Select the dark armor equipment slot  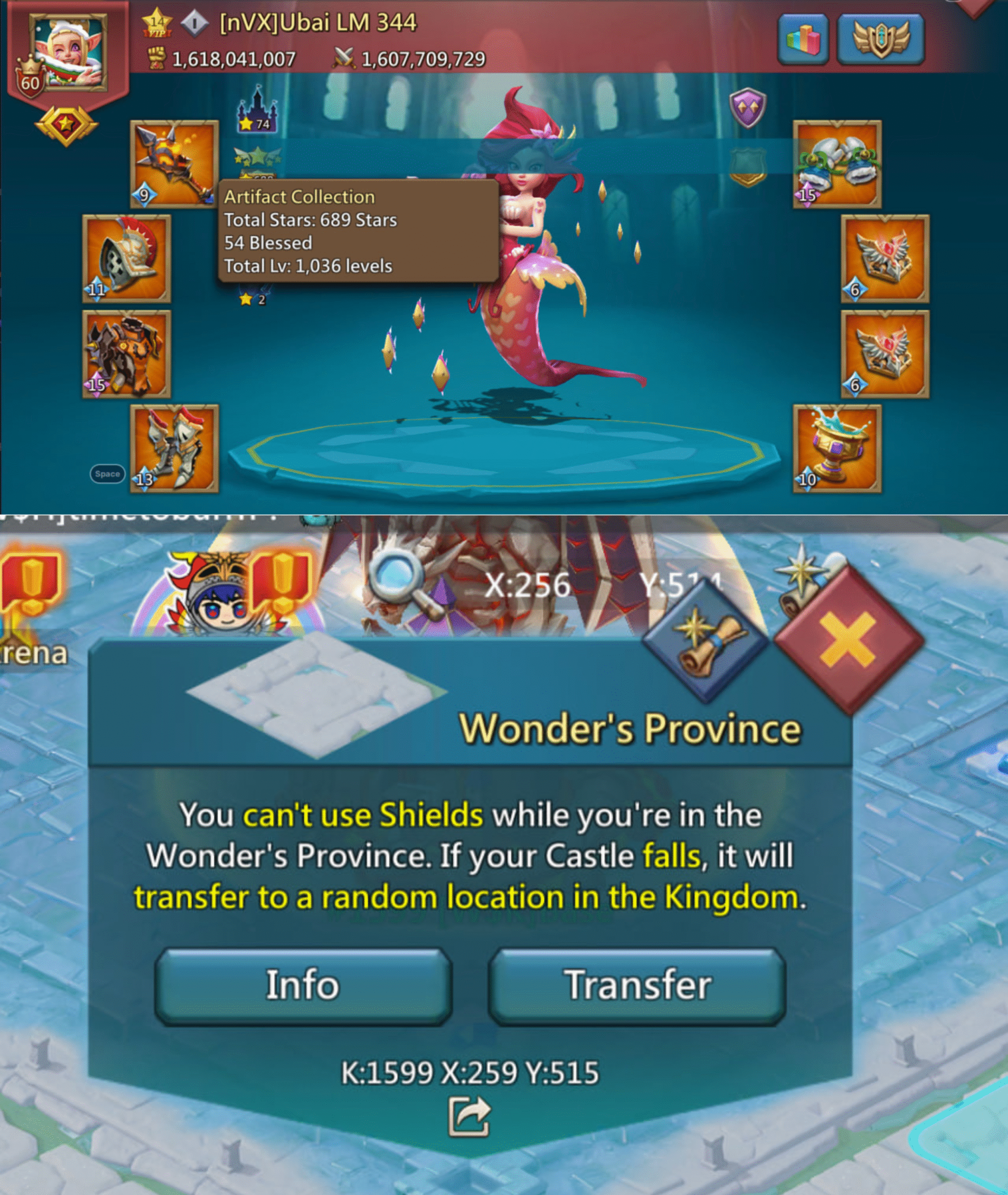(x=126, y=354)
